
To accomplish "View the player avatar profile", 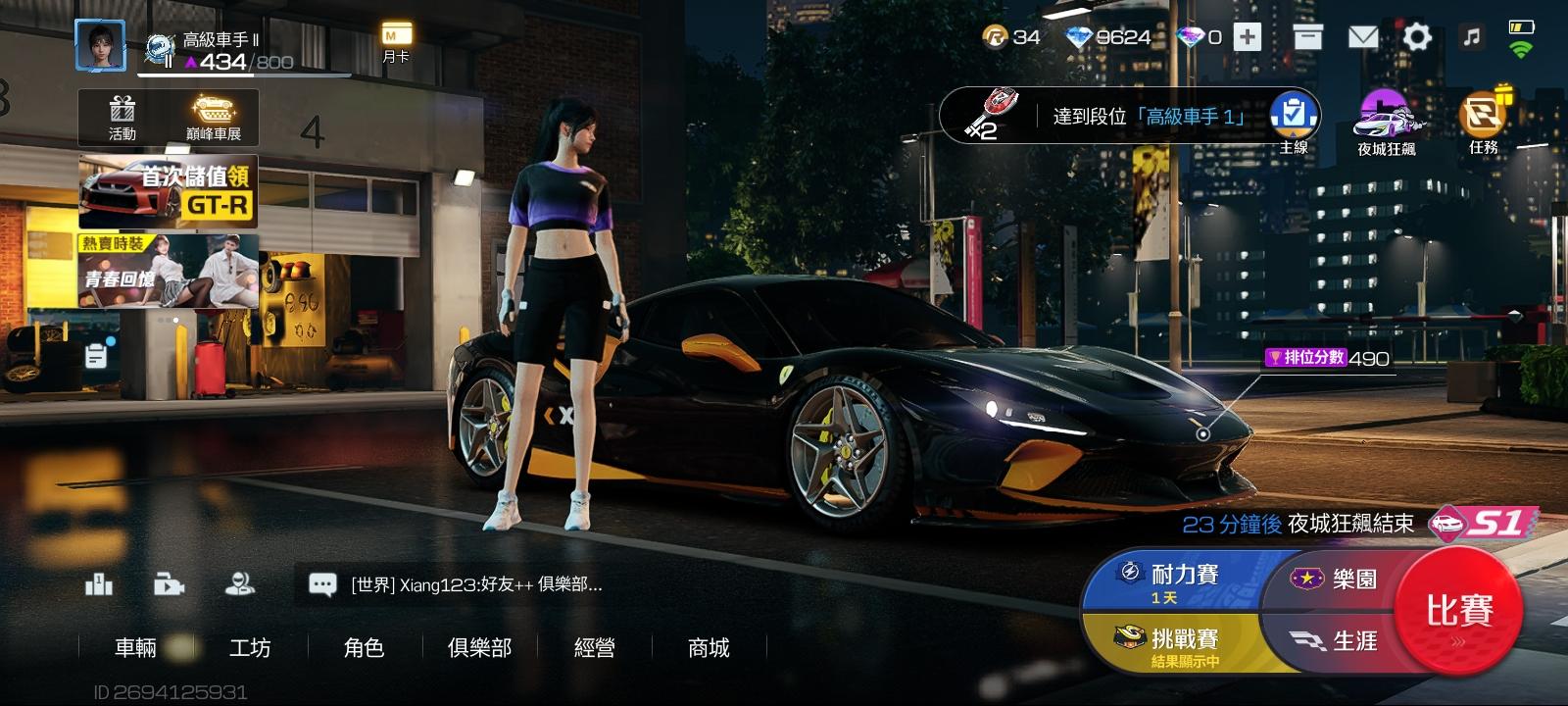I will pos(101,44).
